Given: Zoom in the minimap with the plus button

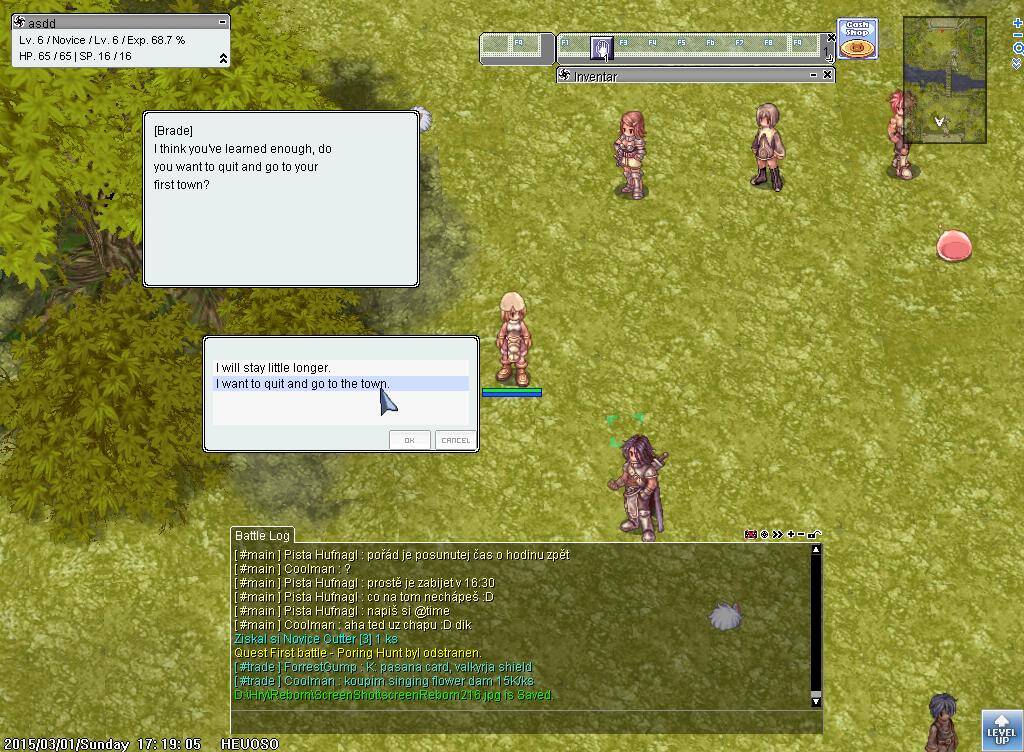Looking at the screenshot, I should click(1017, 23).
